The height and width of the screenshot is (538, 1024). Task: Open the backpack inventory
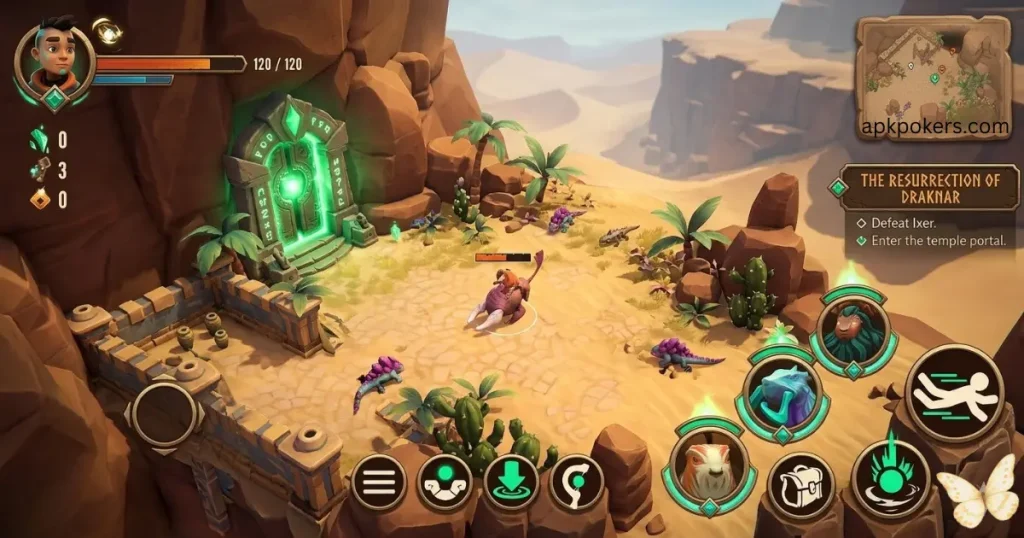[x=801, y=486]
